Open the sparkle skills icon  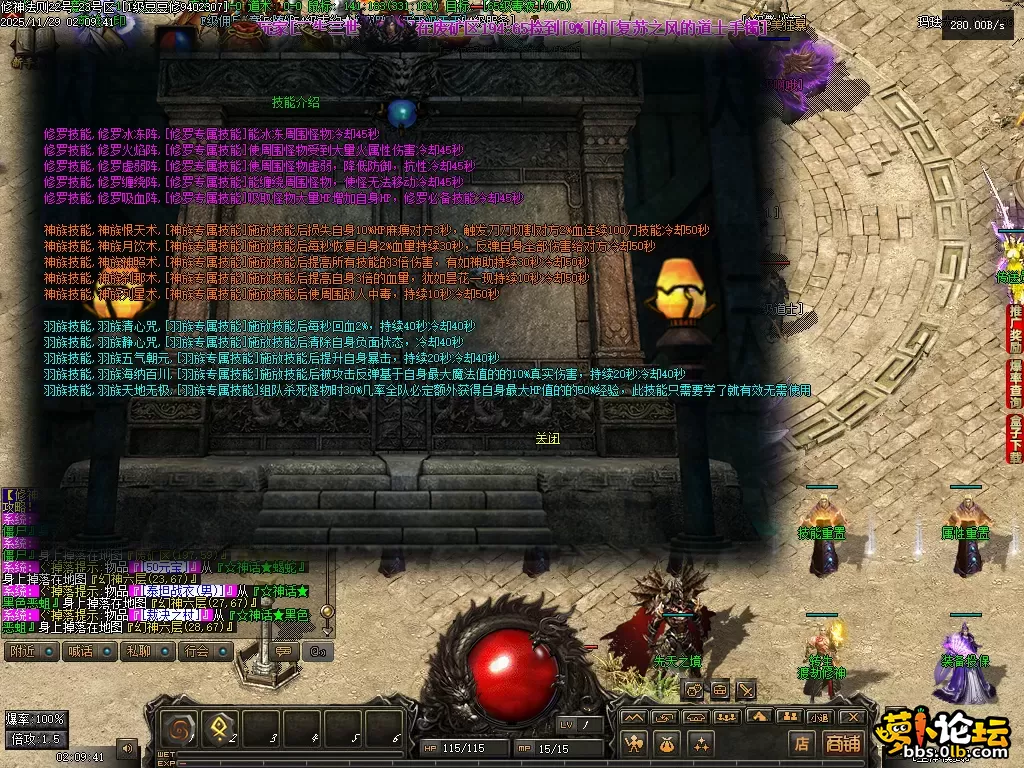[700, 743]
